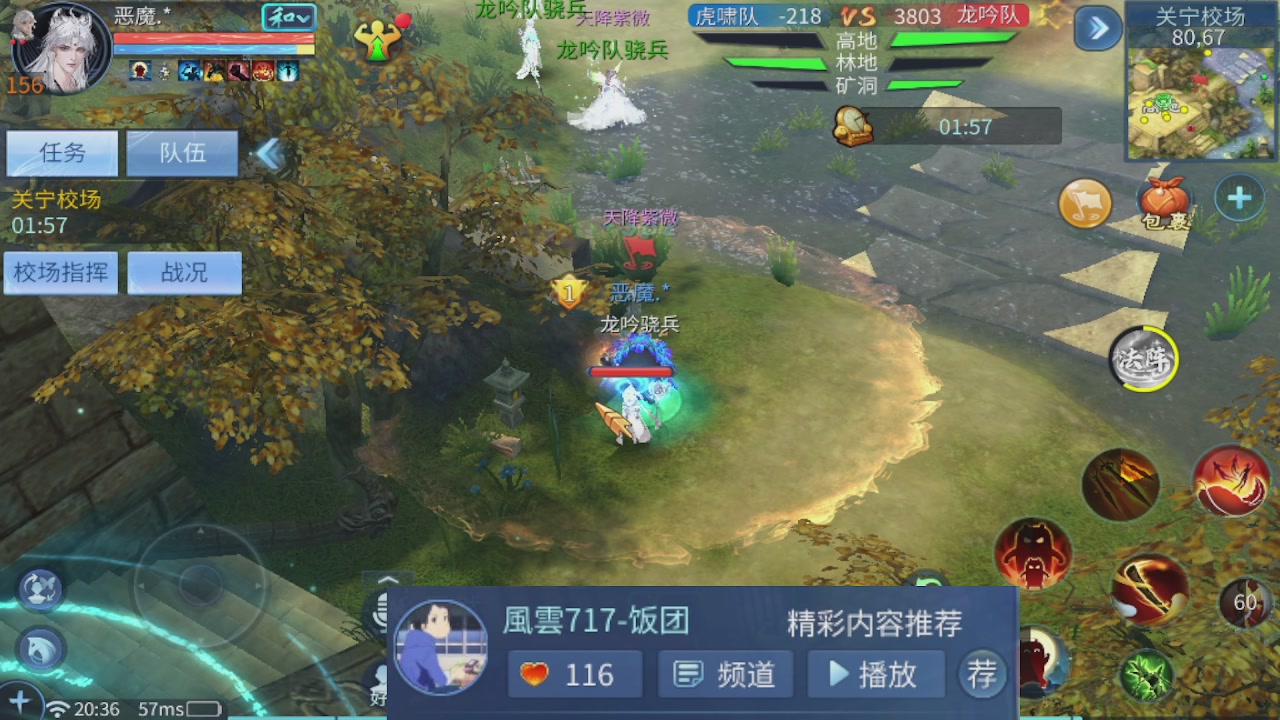The image size is (1280, 720).
Task: Click the skill showing 60 second cooldown
Action: [1245, 604]
